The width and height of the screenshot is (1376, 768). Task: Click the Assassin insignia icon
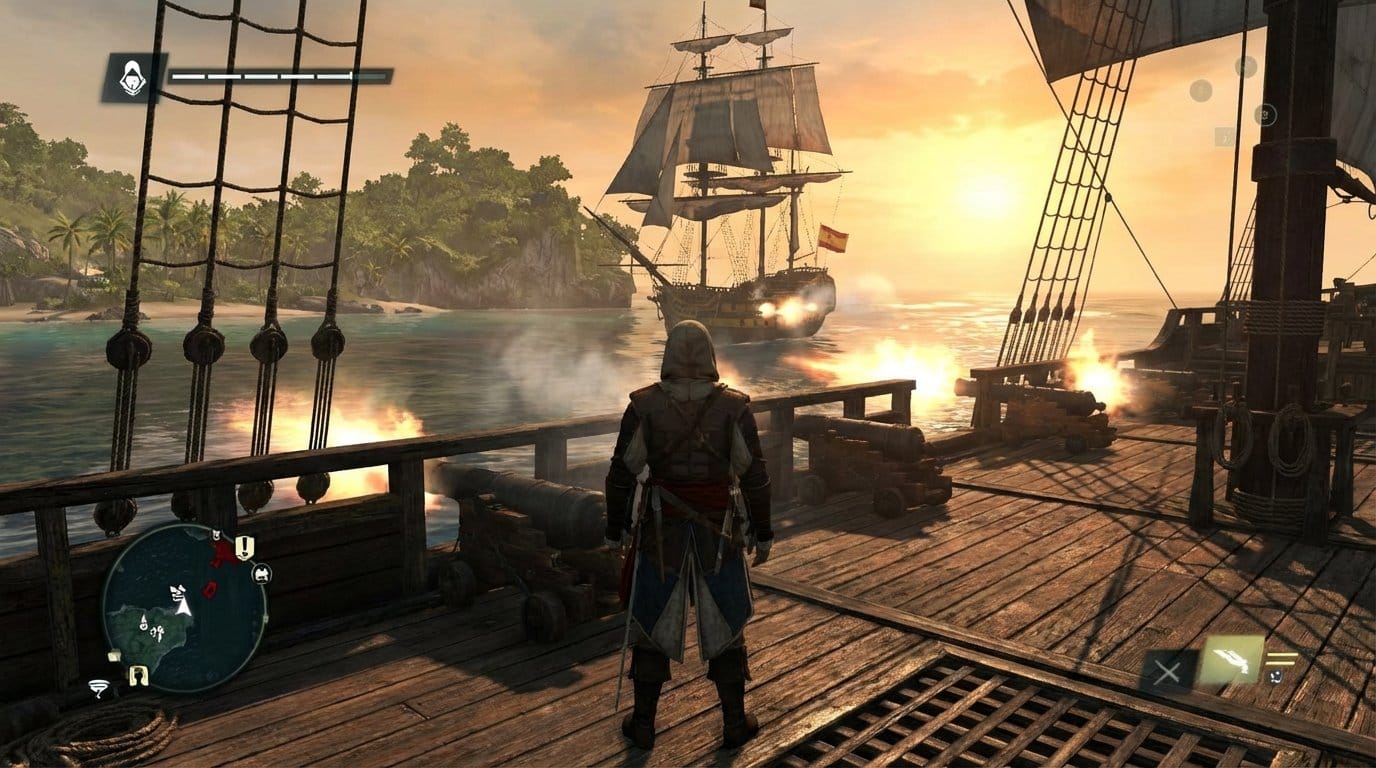(133, 77)
